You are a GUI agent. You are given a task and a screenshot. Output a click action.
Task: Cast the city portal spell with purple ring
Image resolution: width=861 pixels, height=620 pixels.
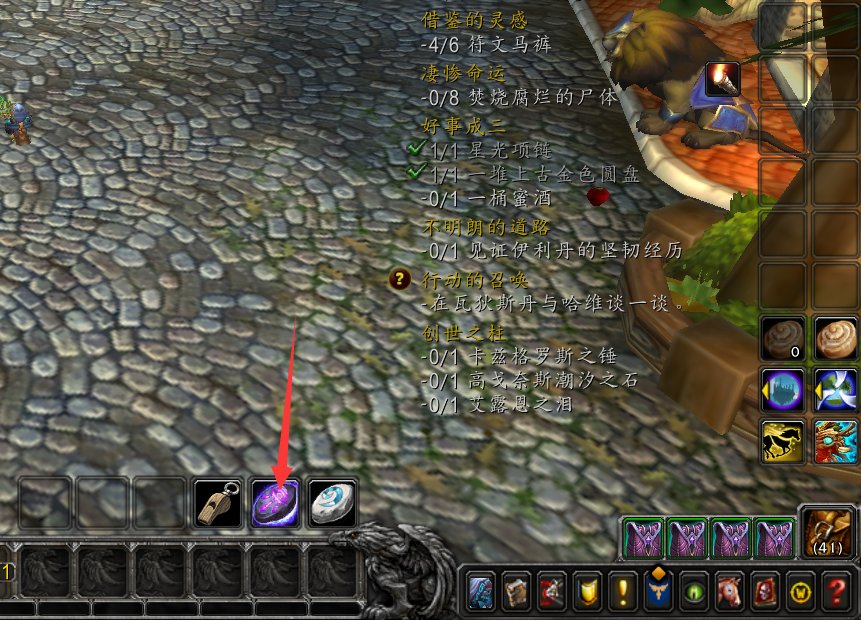[x=782, y=390]
